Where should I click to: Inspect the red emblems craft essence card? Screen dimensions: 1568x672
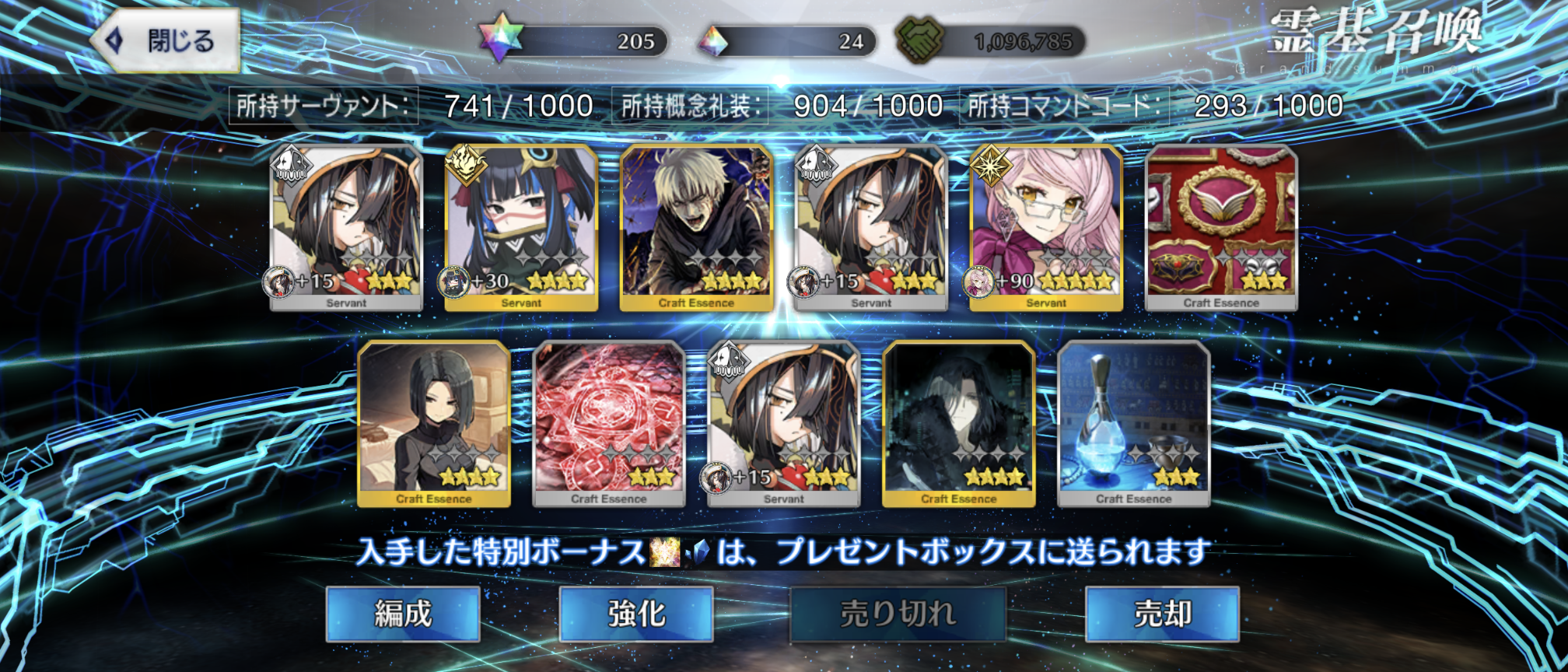(x=1221, y=227)
